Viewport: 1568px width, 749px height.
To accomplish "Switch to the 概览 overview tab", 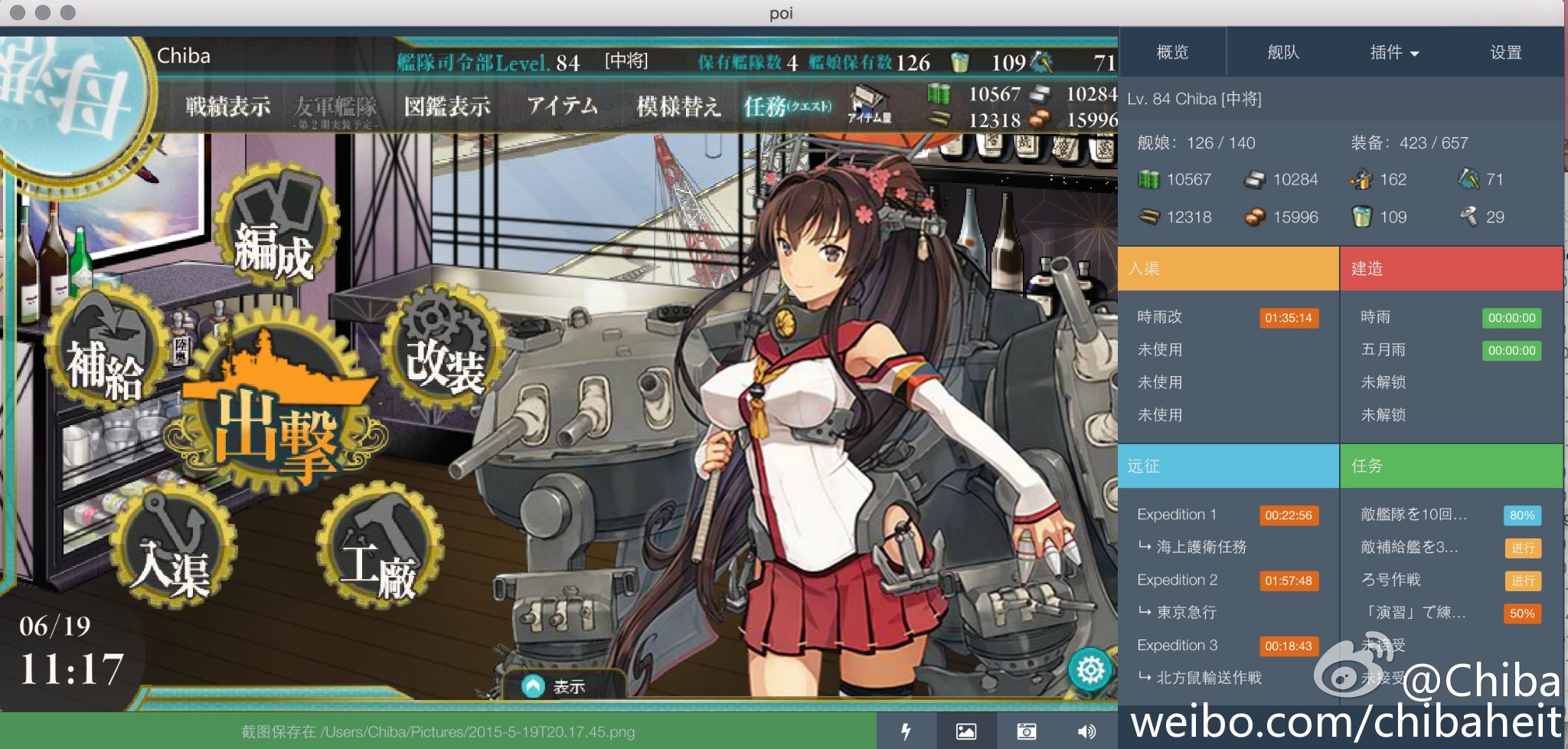I will [1172, 52].
